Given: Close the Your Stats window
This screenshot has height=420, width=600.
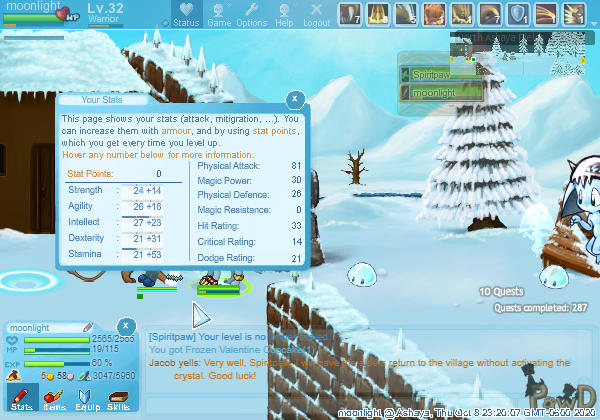Looking at the screenshot, I should tap(295, 100).
